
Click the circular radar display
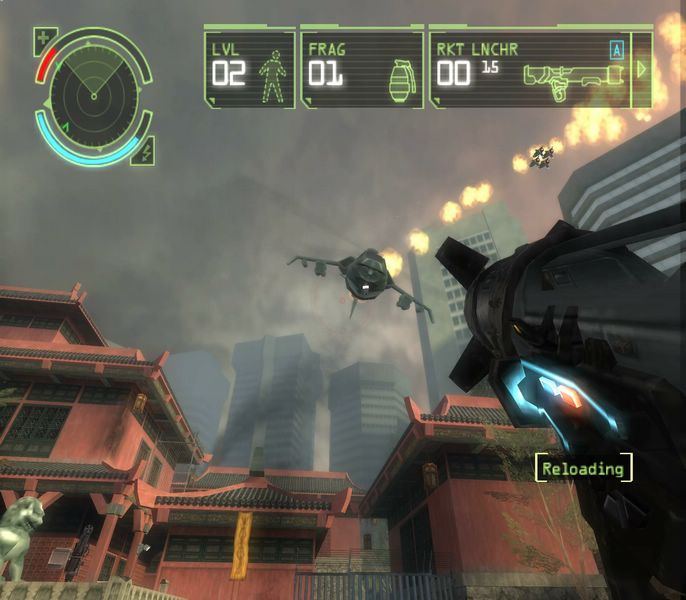point(93,94)
